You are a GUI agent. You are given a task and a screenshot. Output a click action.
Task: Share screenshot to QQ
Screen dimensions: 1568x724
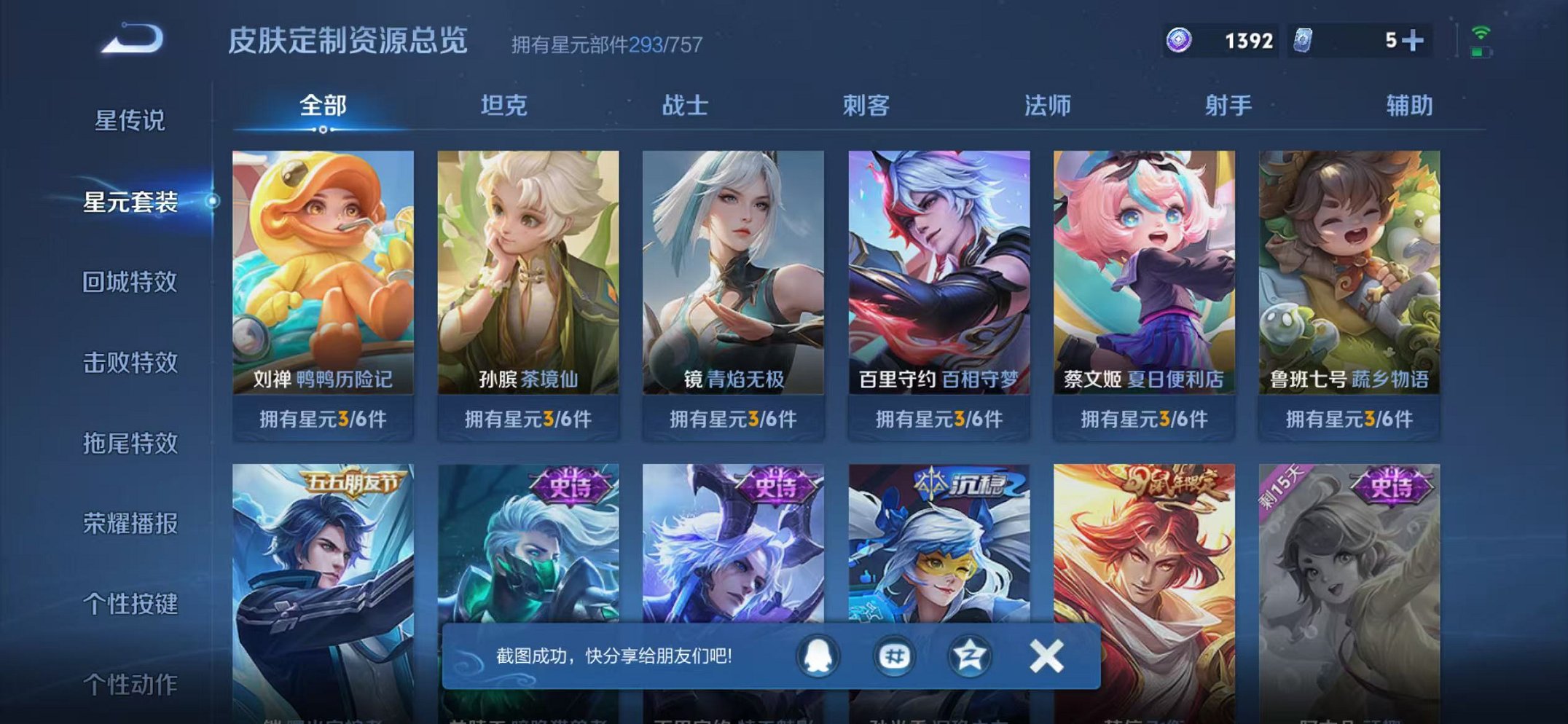coord(818,656)
